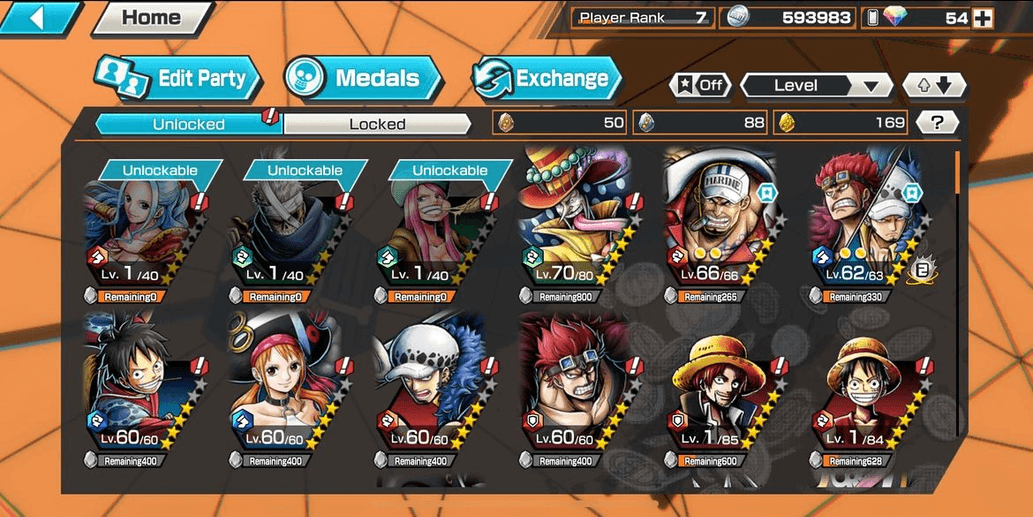Image resolution: width=1033 pixels, height=517 pixels.
Task: Toggle the star favorites filter Off button
Action: (698, 85)
